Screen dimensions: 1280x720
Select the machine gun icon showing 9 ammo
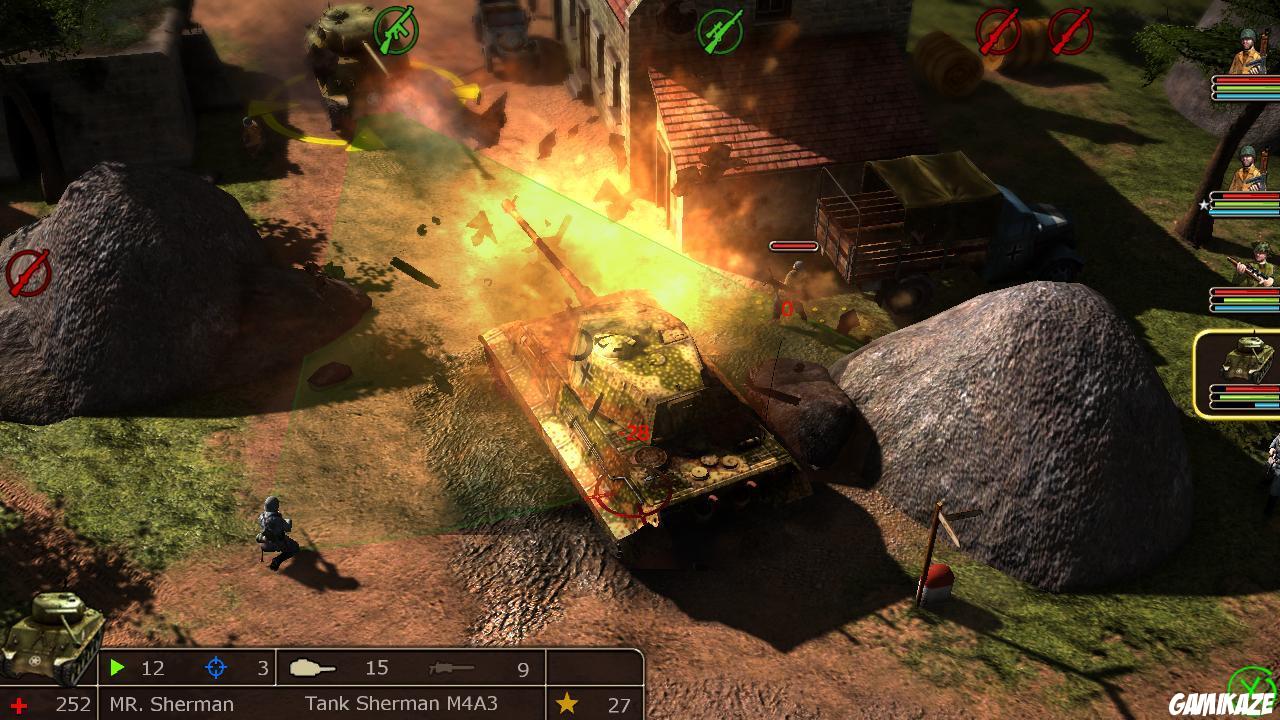[450, 668]
